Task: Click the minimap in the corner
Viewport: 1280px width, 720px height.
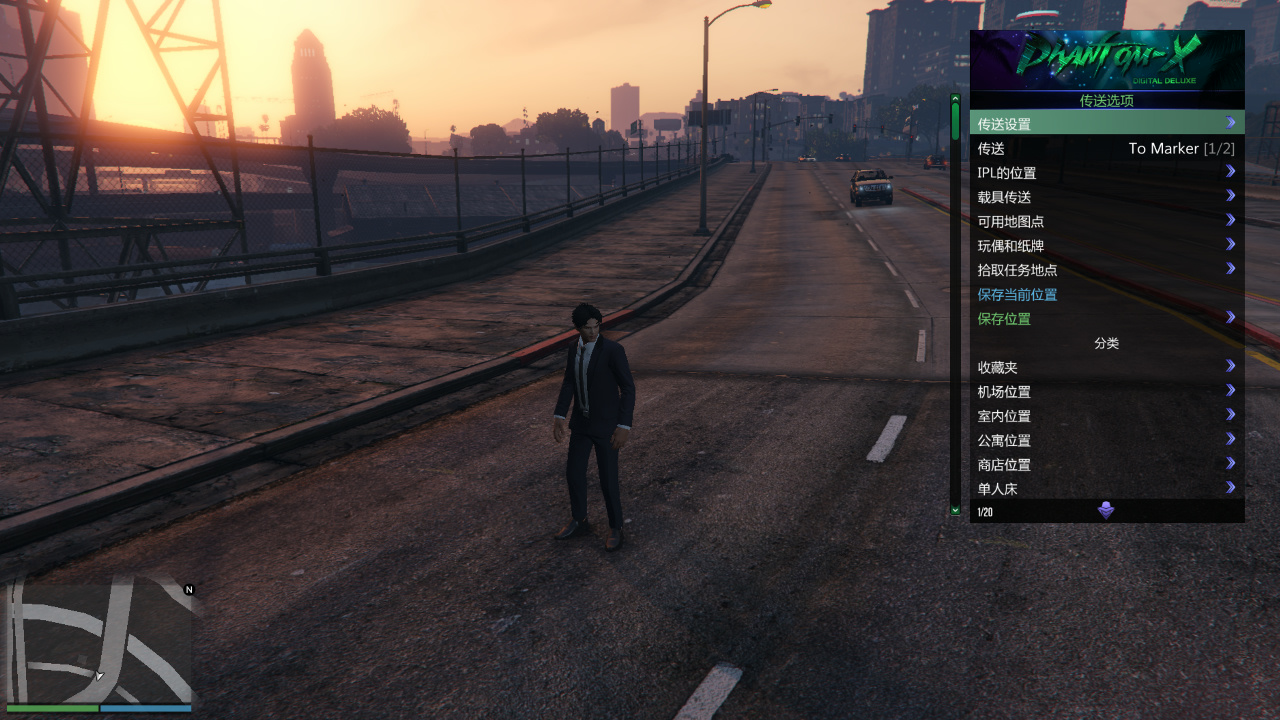Action: 99,640
